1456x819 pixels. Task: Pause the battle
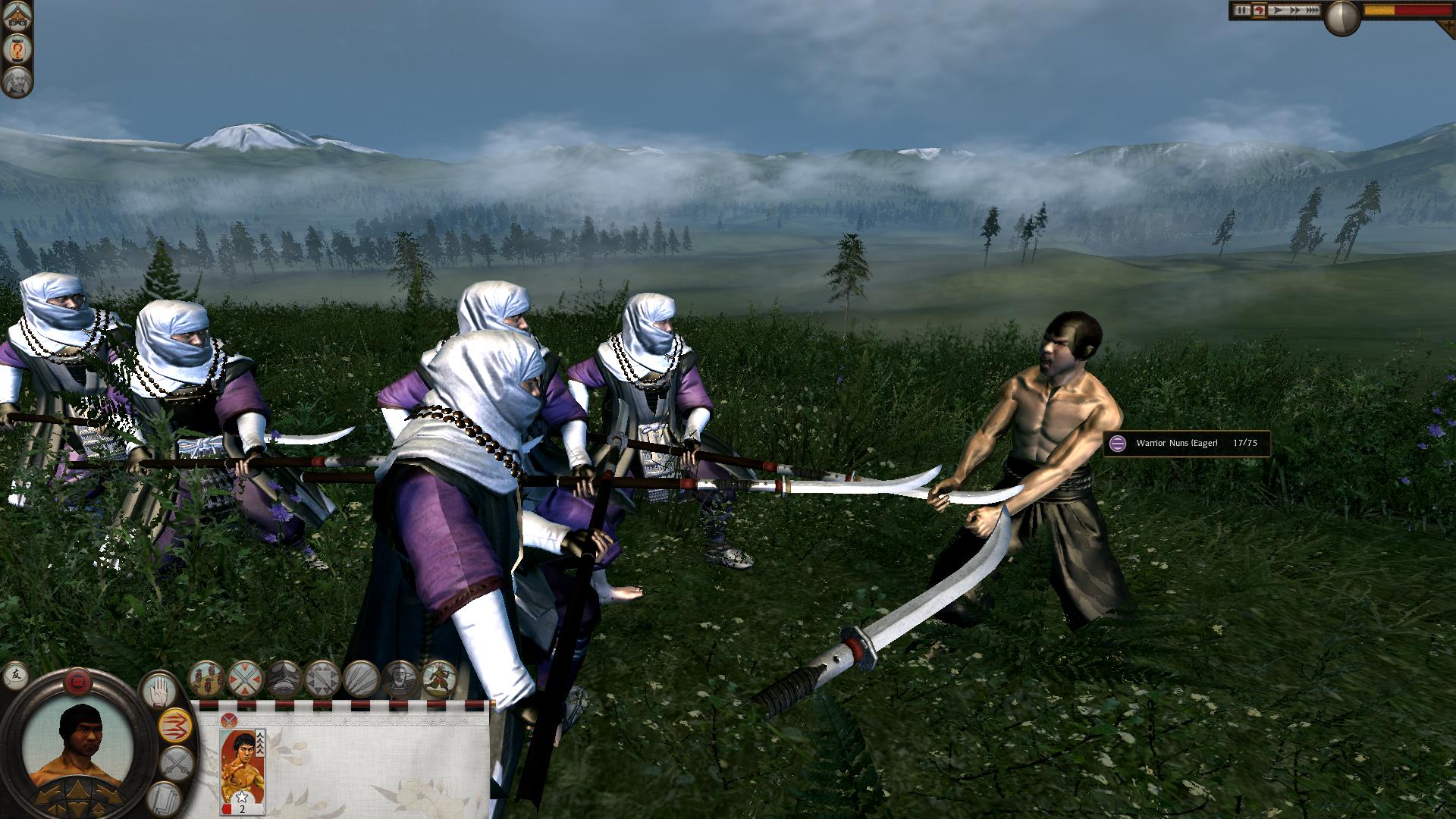click(x=1241, y=11)
